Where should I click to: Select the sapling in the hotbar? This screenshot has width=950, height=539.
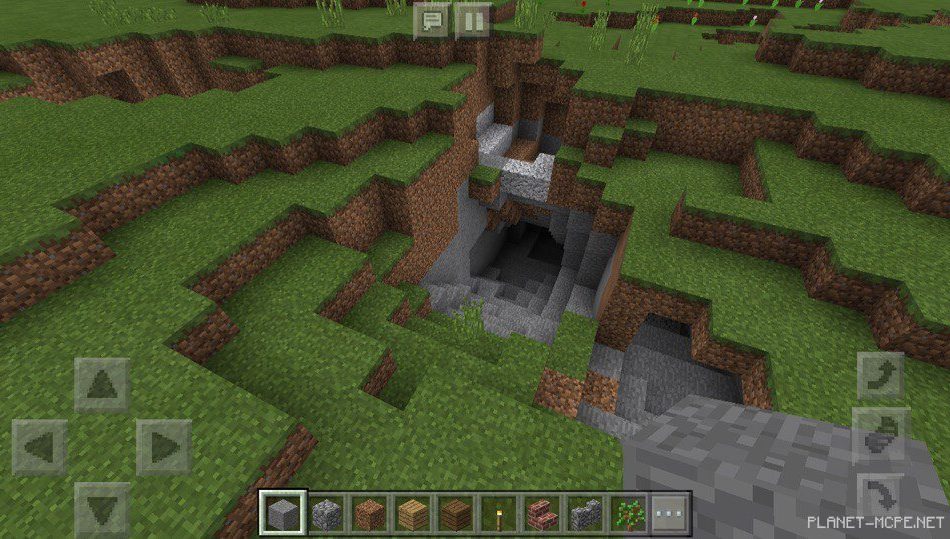pos(629,514)
